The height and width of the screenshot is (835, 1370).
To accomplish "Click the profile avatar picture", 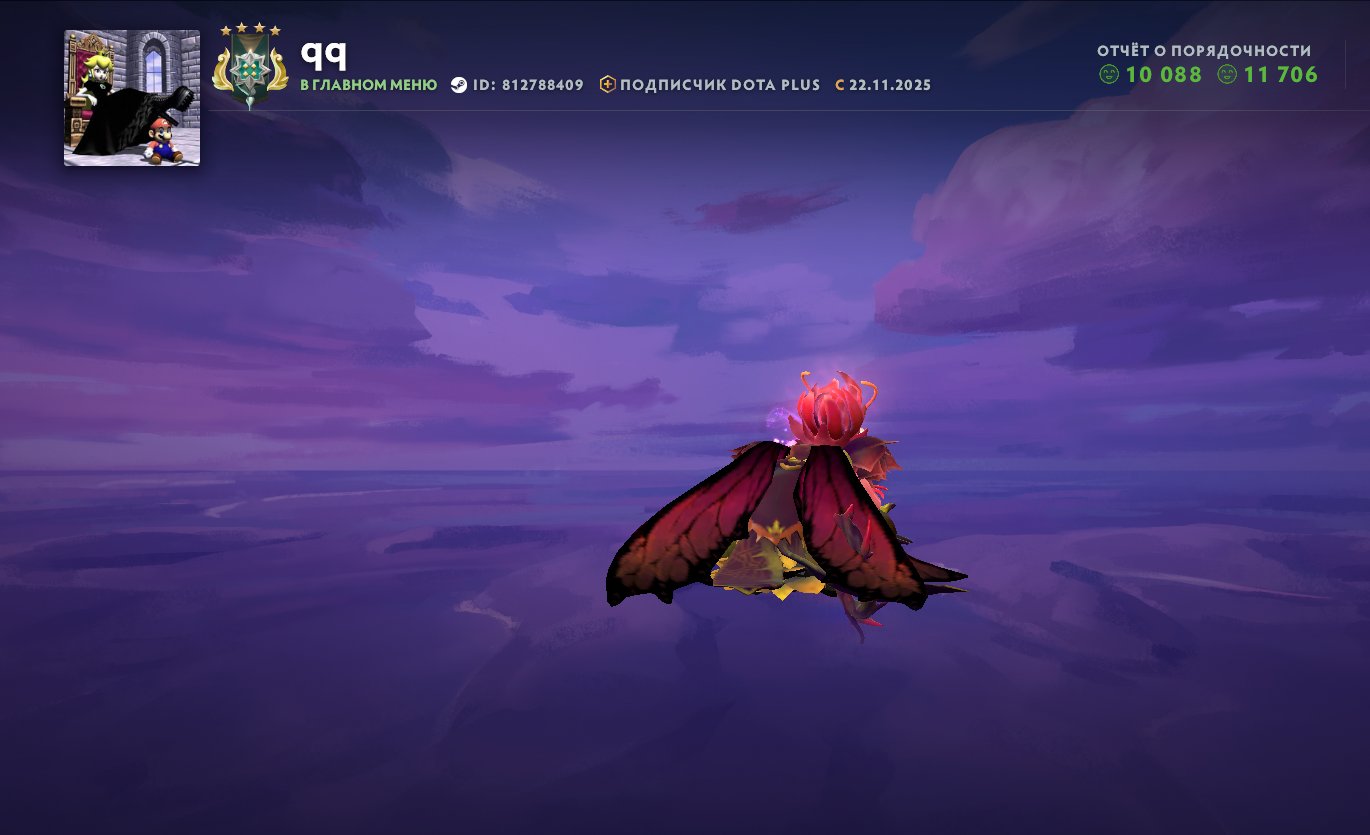I will pyautogui.click(x=132, y=98).
